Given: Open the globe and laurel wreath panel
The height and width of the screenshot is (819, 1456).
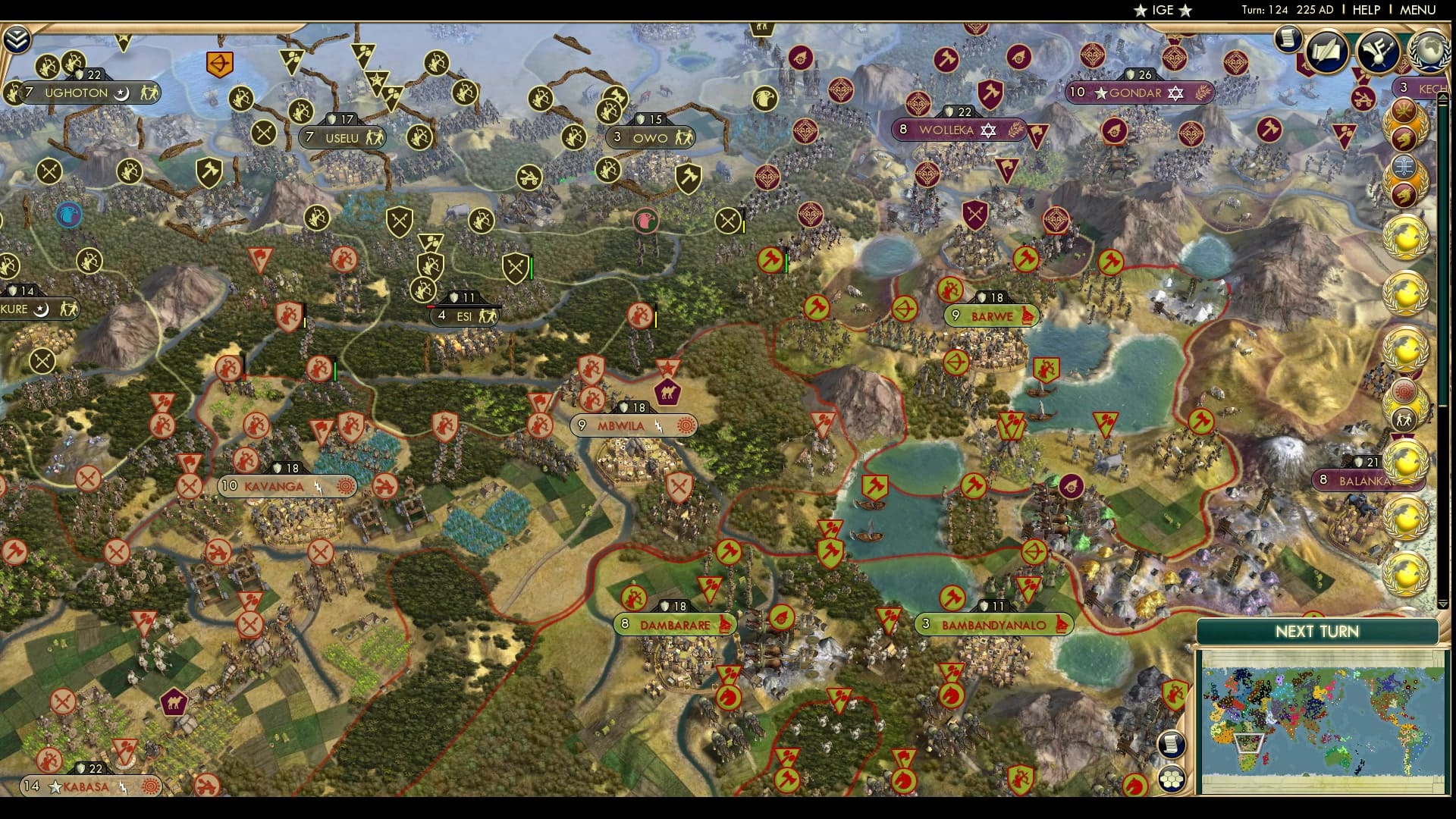Looking at the screenshot, I should 1428,50.
